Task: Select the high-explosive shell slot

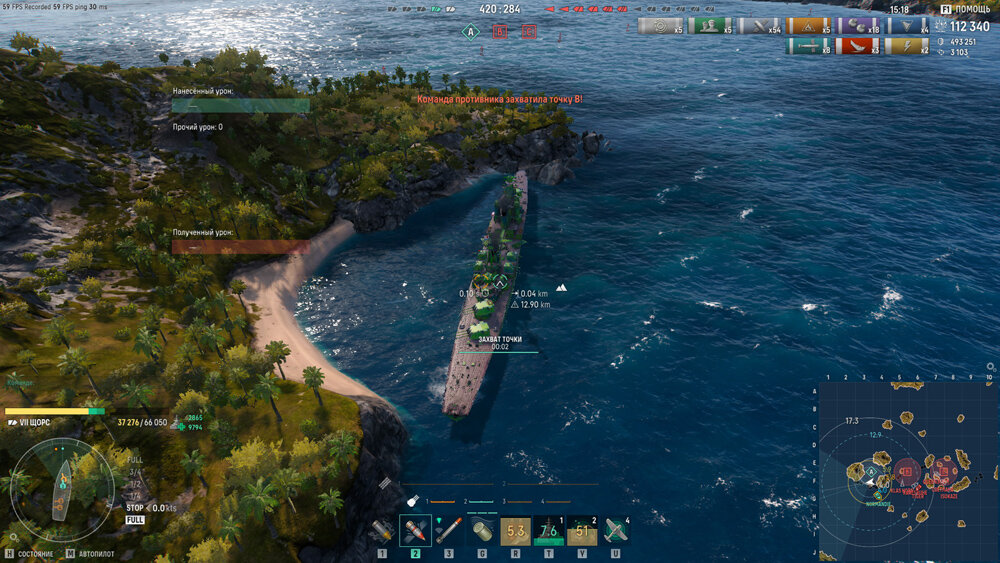Action: click(382, 530)
